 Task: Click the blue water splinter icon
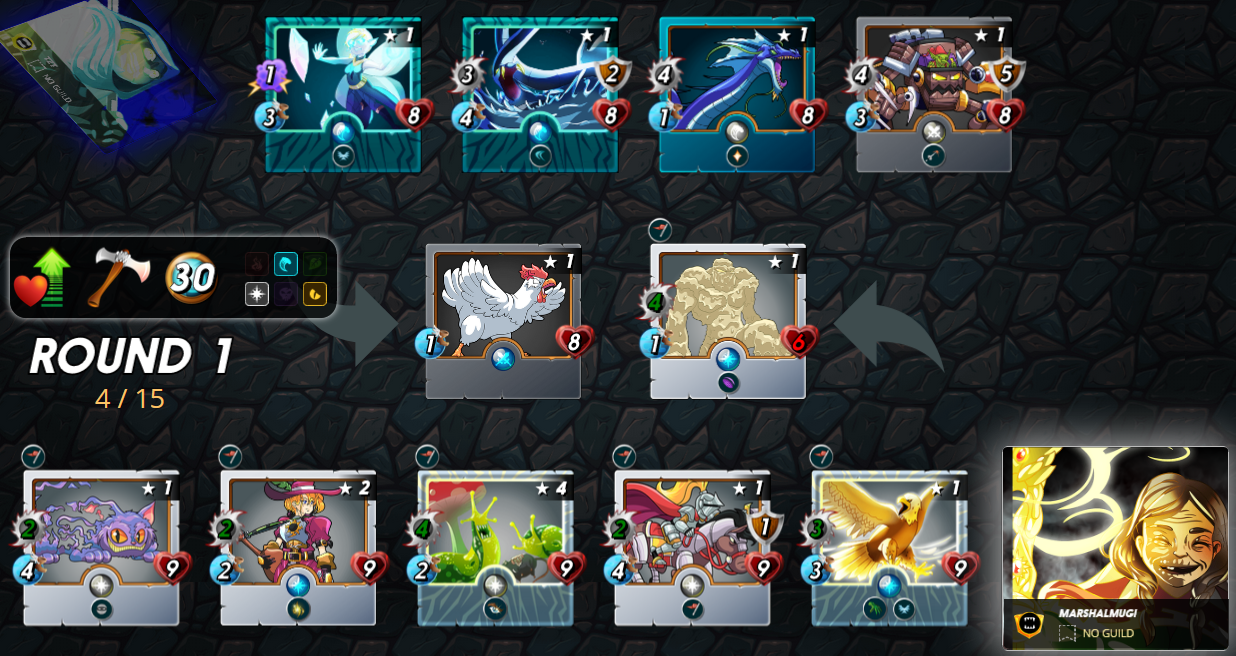click(x=286, y=264)
